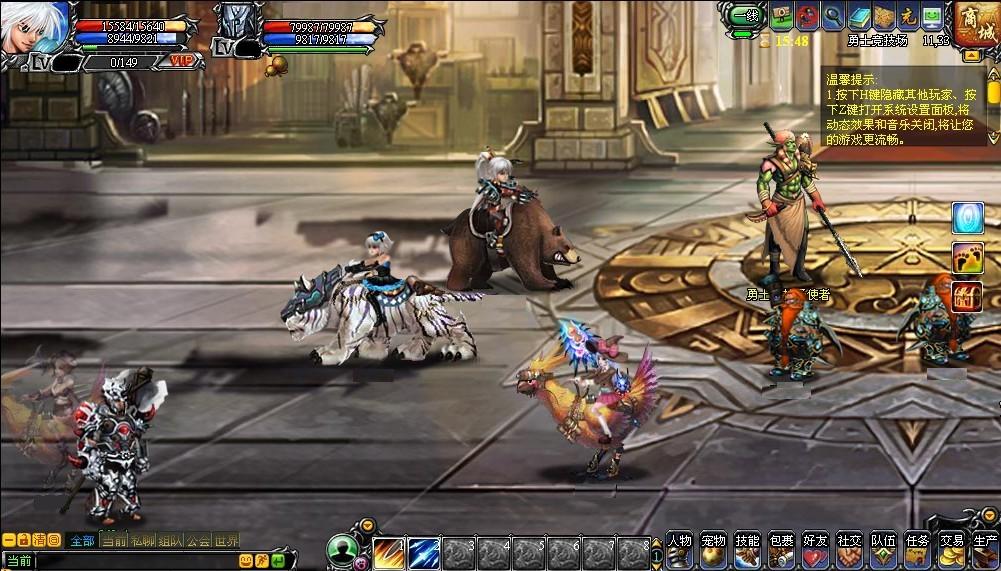Activate the fiery slash skill in slot 1

pos(388,552)
